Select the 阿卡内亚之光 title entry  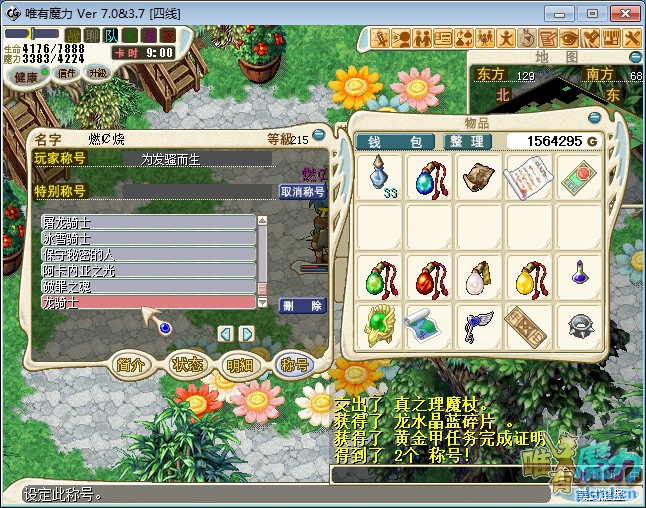(148, 270)
